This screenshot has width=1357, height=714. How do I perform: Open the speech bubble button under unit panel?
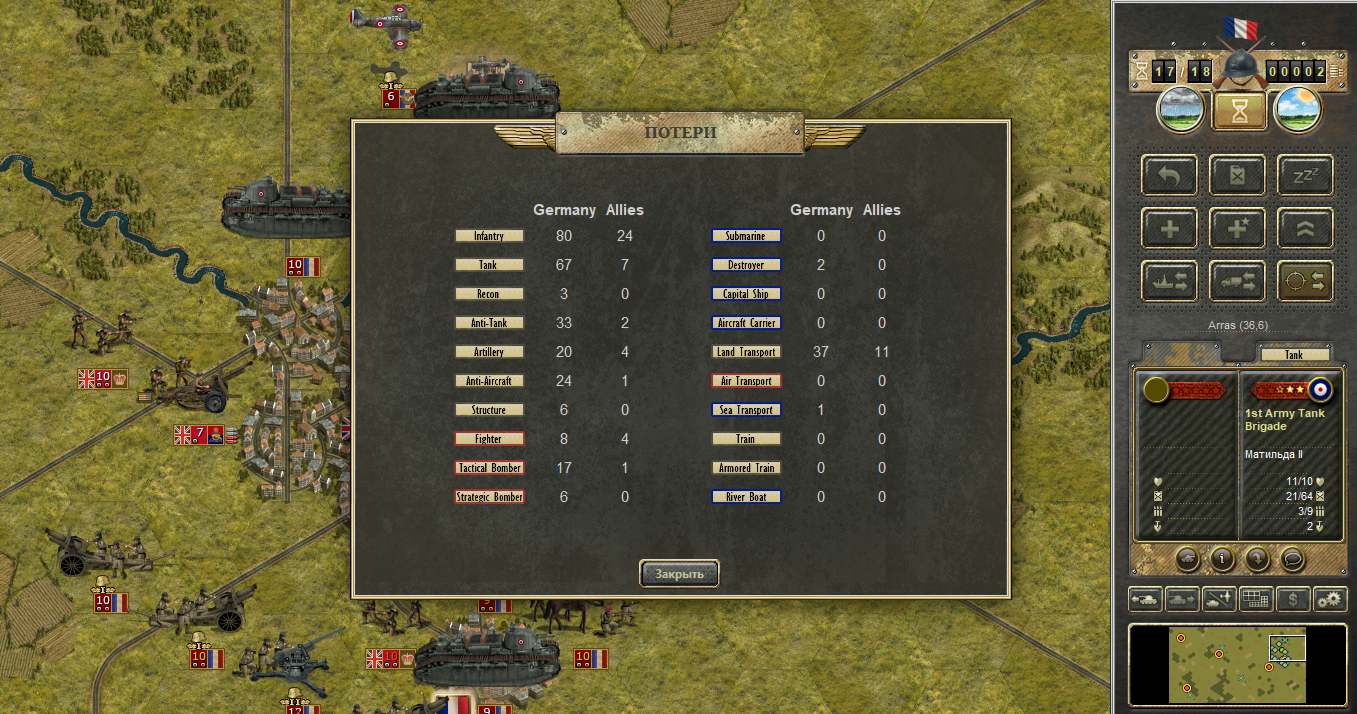(x=1292, y=558)
